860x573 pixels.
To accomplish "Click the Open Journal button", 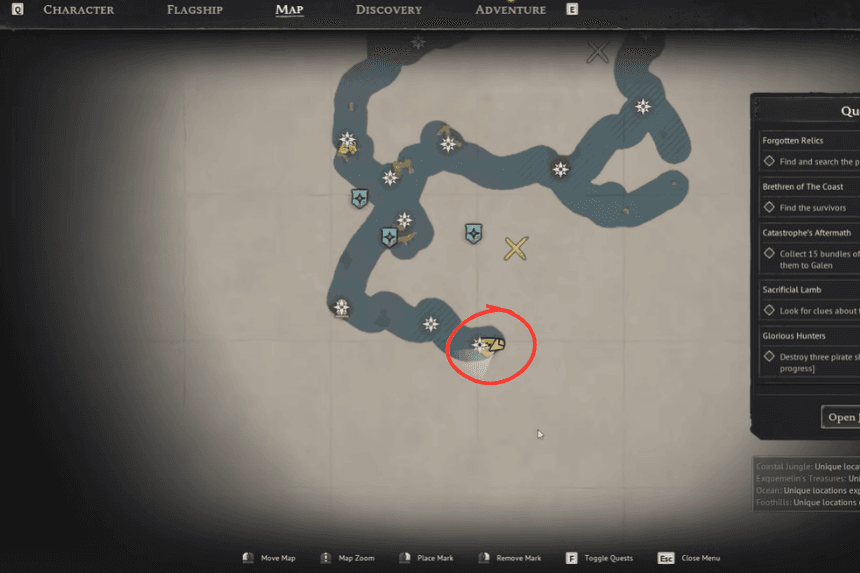I will point(841,417).
